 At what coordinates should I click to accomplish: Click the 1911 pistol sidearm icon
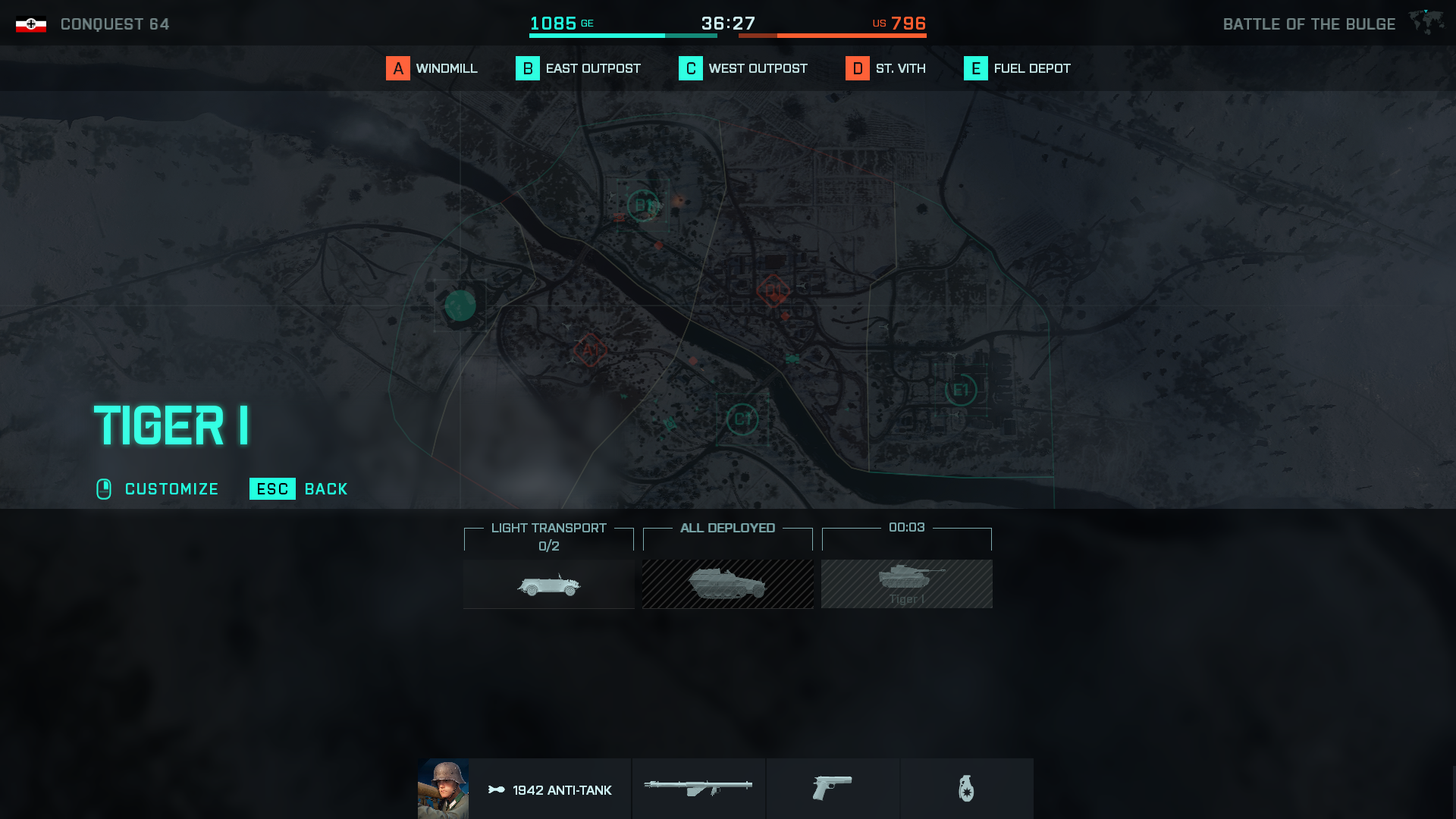click(832, 789)
